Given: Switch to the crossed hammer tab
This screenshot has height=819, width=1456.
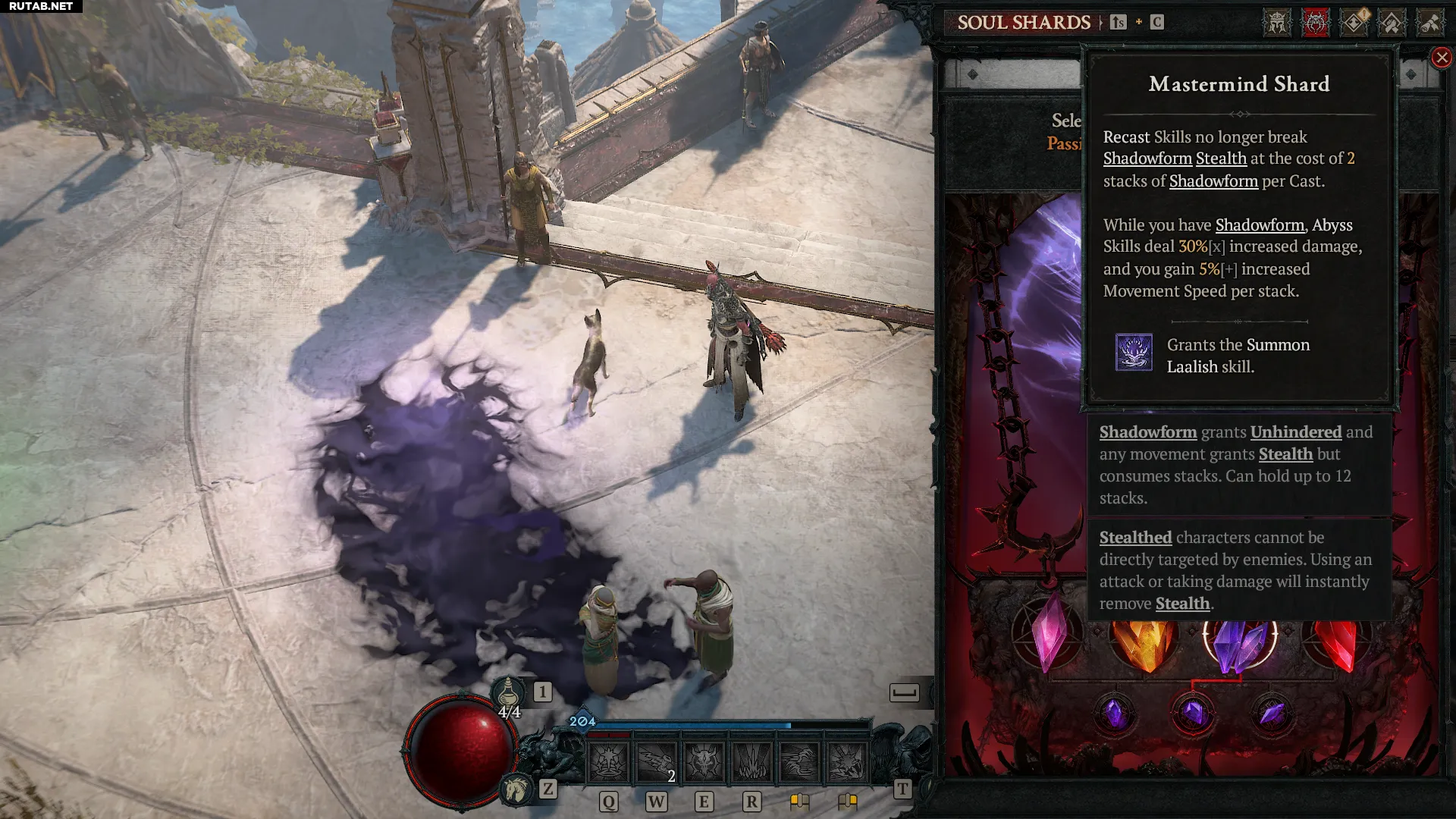Looking at the screenshot, I should pos(1392,23).
